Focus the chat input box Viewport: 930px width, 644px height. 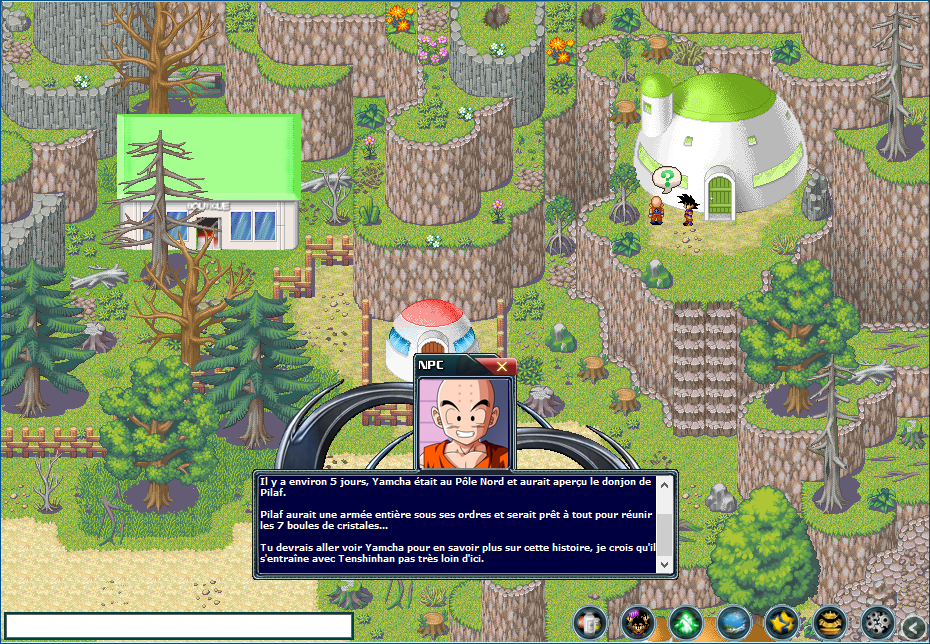pos(179,626)
